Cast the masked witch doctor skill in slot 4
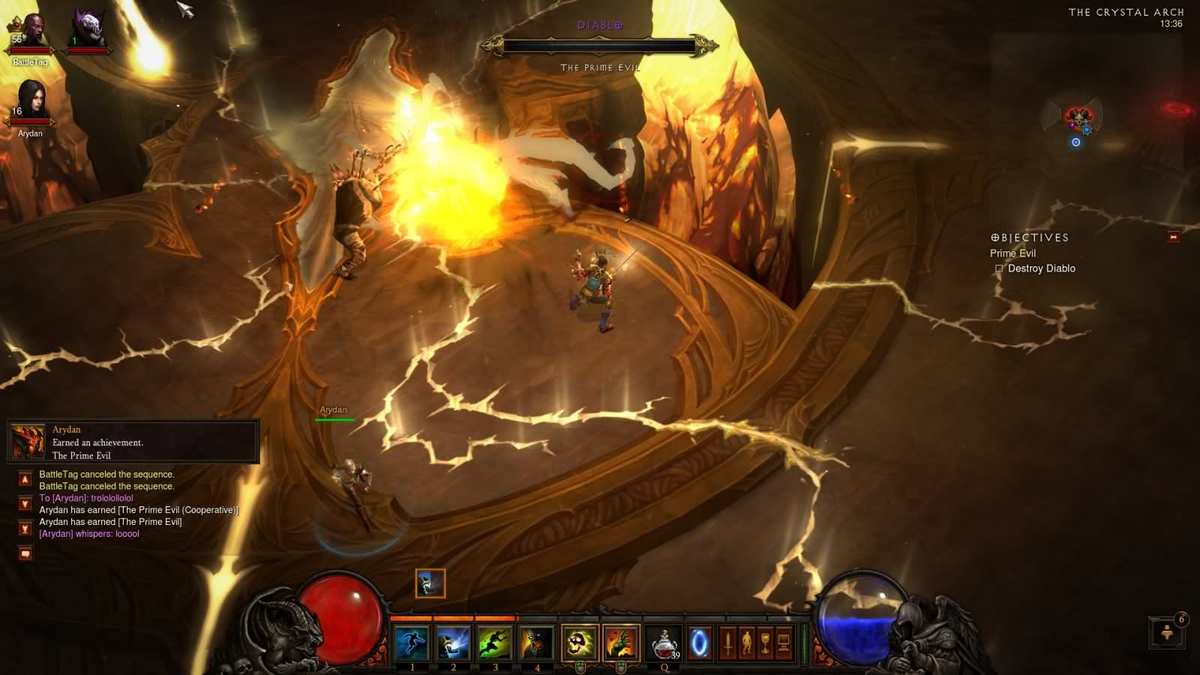Image resolution: width=1200 pixels, height=675 pixels. coord(537,643)
